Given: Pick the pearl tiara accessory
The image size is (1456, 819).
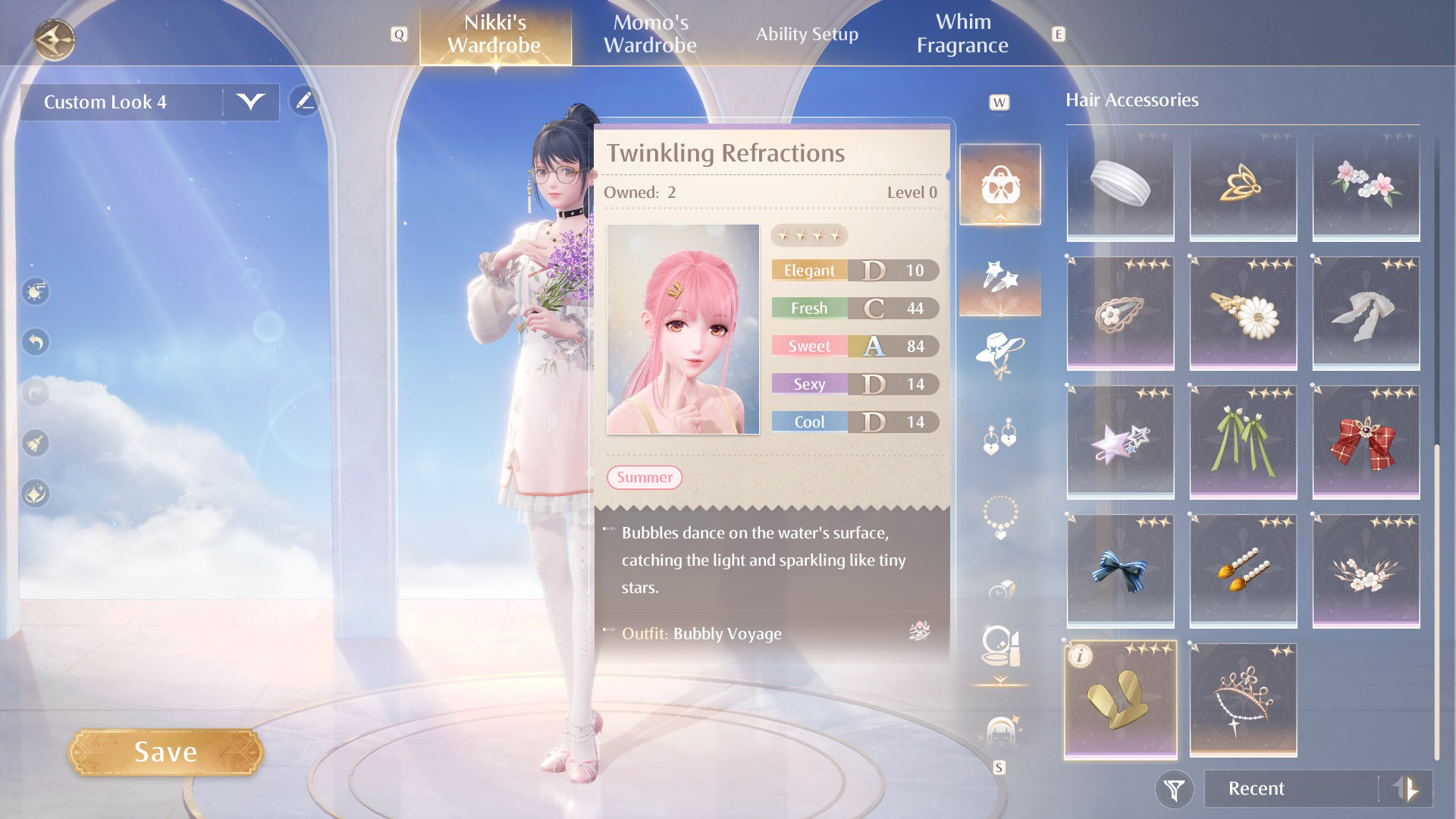Looking at the screenshot, I should [x=1243, y=700].
